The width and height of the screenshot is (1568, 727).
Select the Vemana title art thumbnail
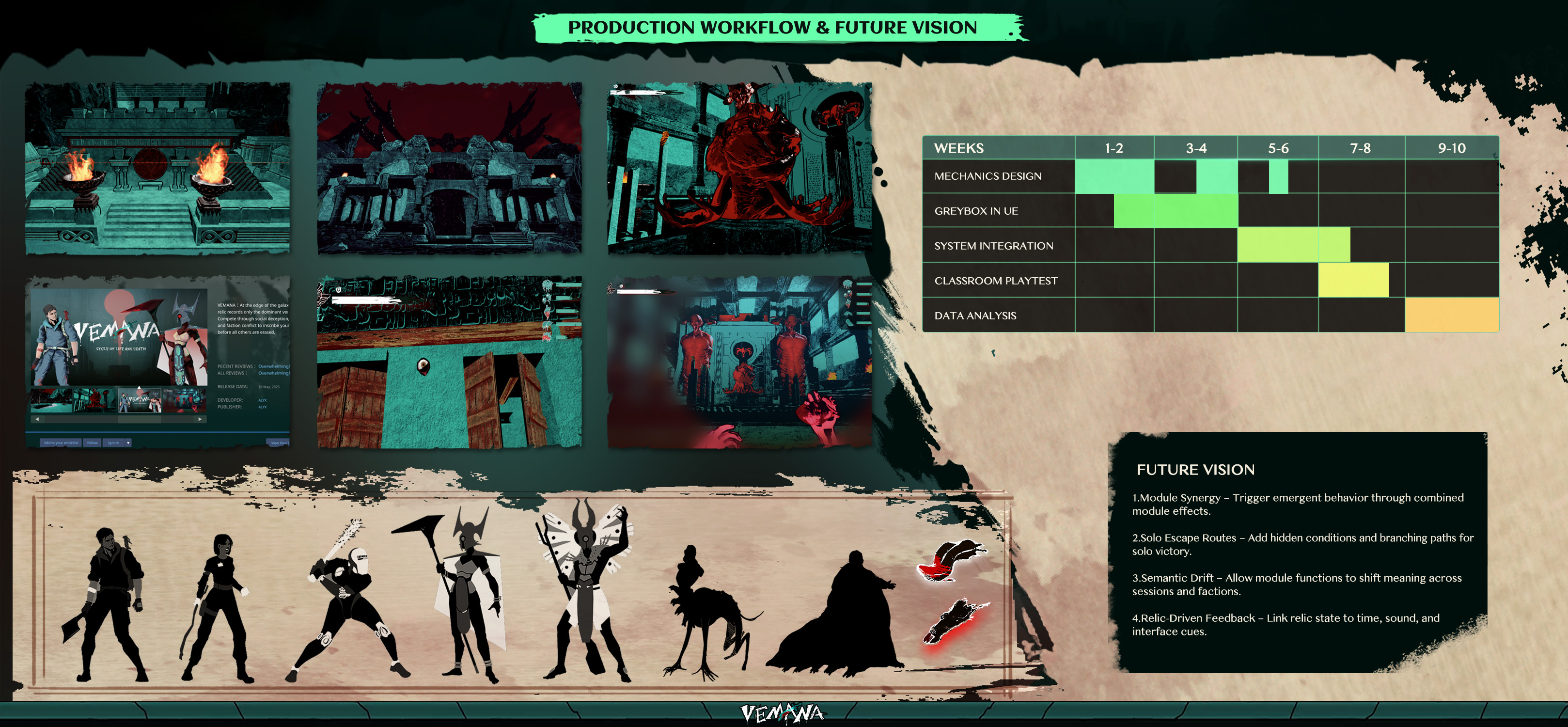click(140, 401)
